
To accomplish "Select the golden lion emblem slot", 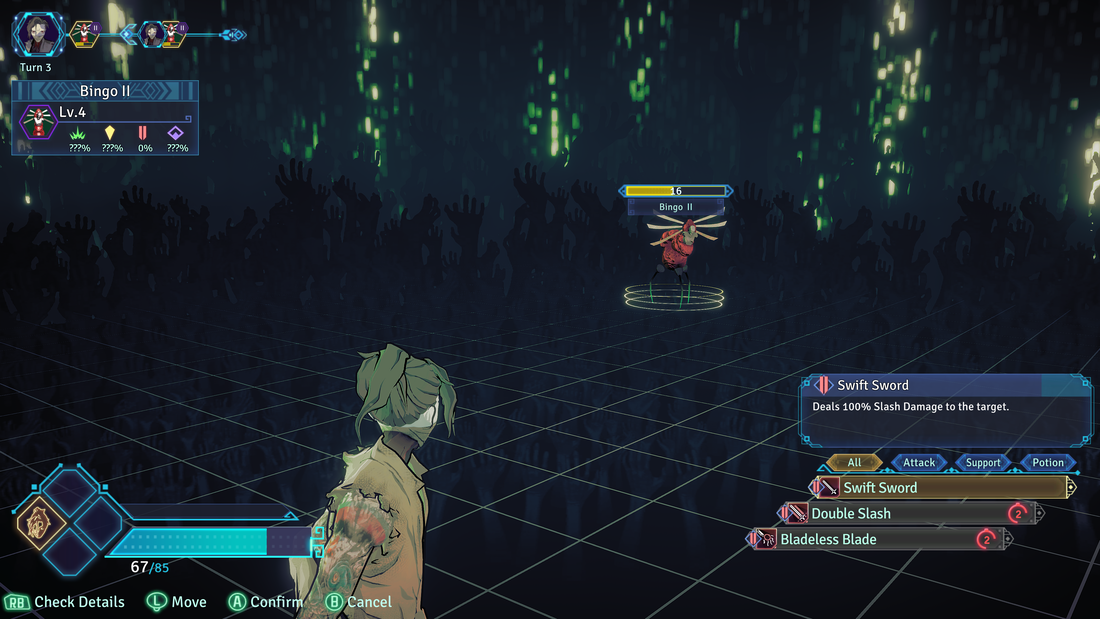I will point(41,520).
